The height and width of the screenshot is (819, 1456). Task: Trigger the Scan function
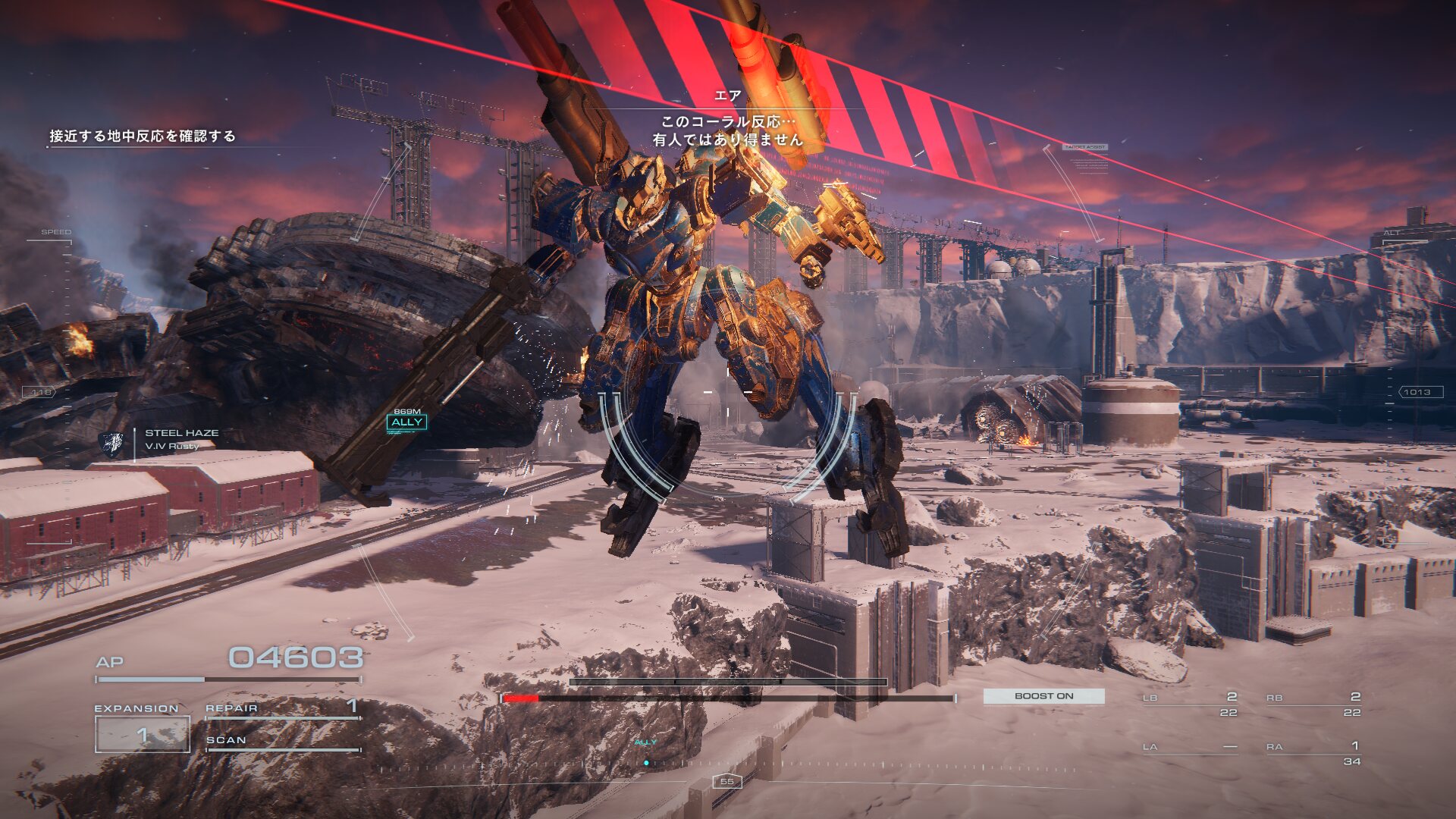click(x=282, y=741)
